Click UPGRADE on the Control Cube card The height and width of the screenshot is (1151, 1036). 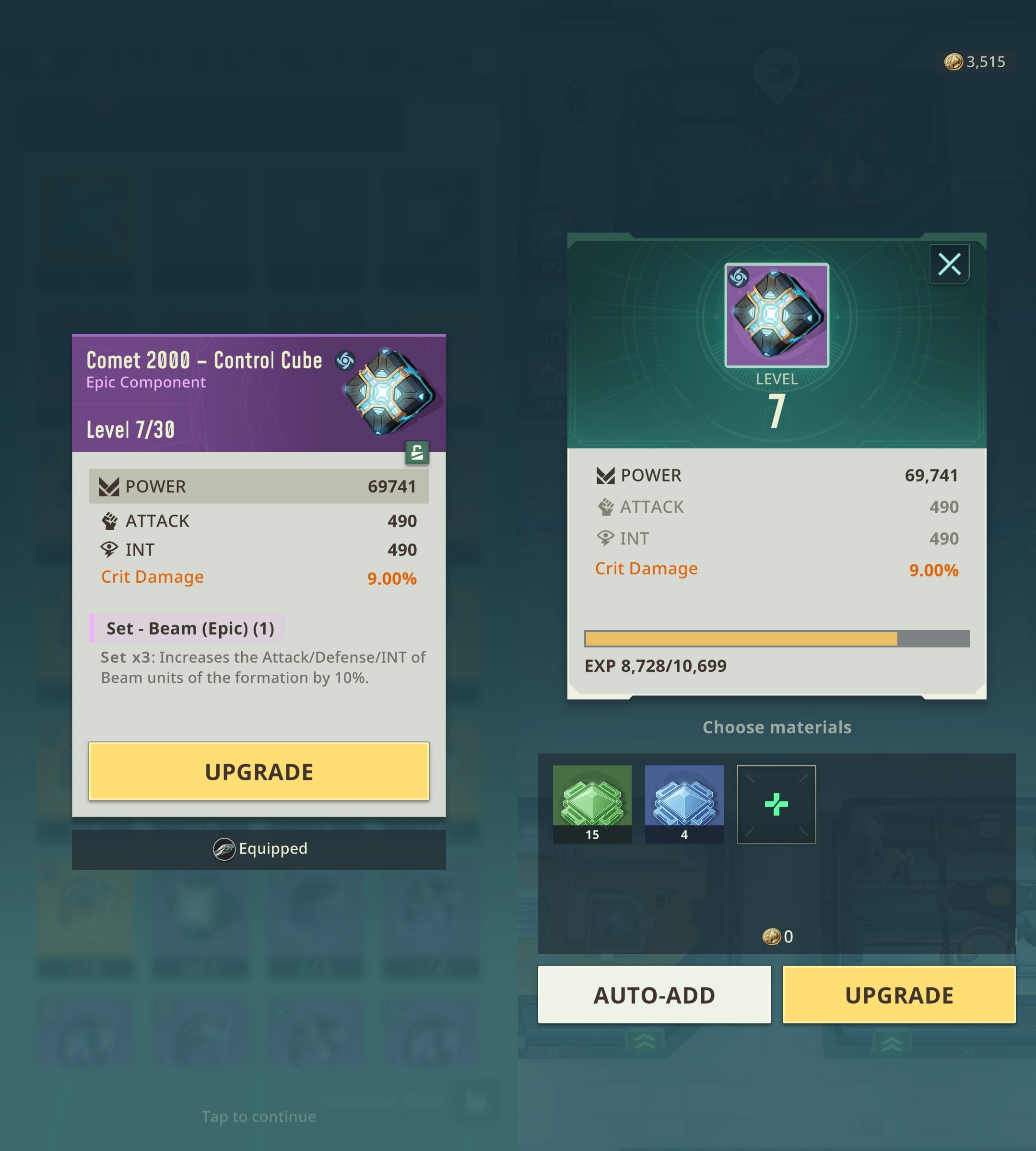point(259,771)
